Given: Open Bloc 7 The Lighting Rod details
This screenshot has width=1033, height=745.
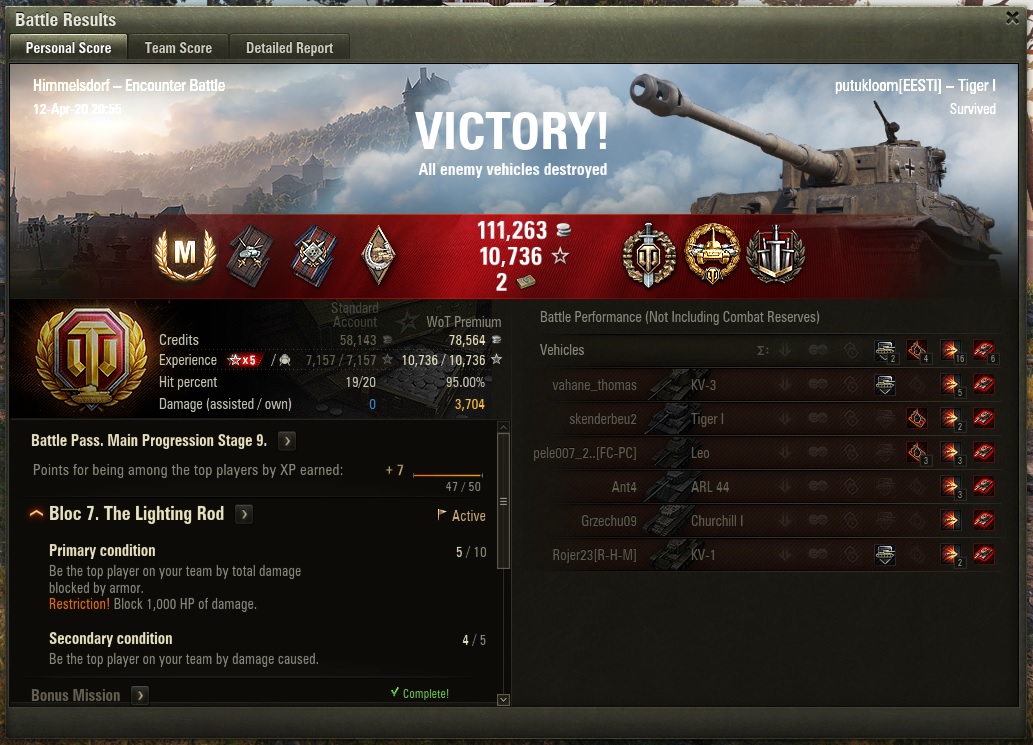Looking at the screenshot, I should click(244, 514).
